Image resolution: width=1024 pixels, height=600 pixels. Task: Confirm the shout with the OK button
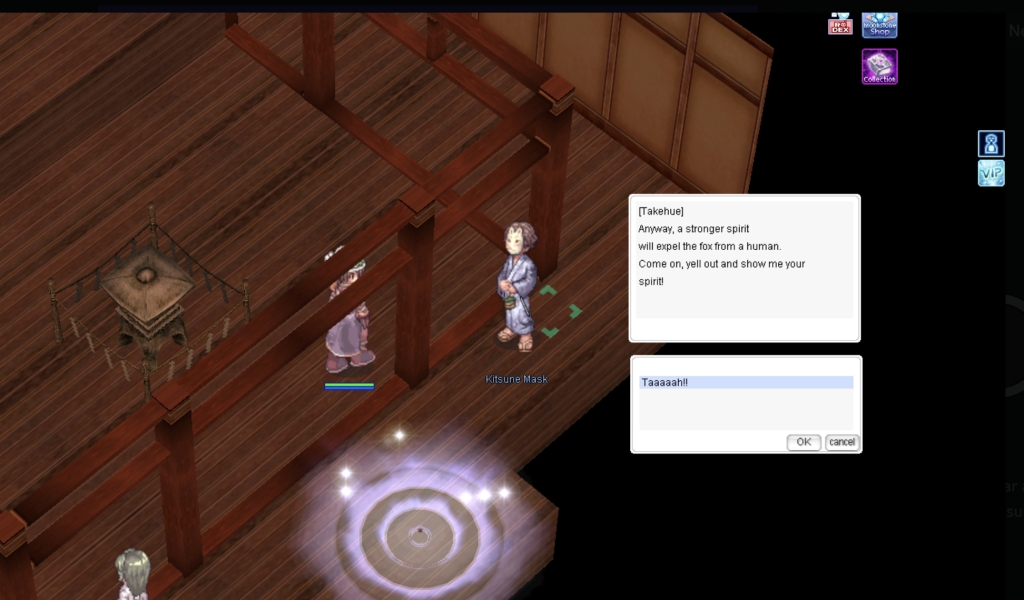[803, 442]
